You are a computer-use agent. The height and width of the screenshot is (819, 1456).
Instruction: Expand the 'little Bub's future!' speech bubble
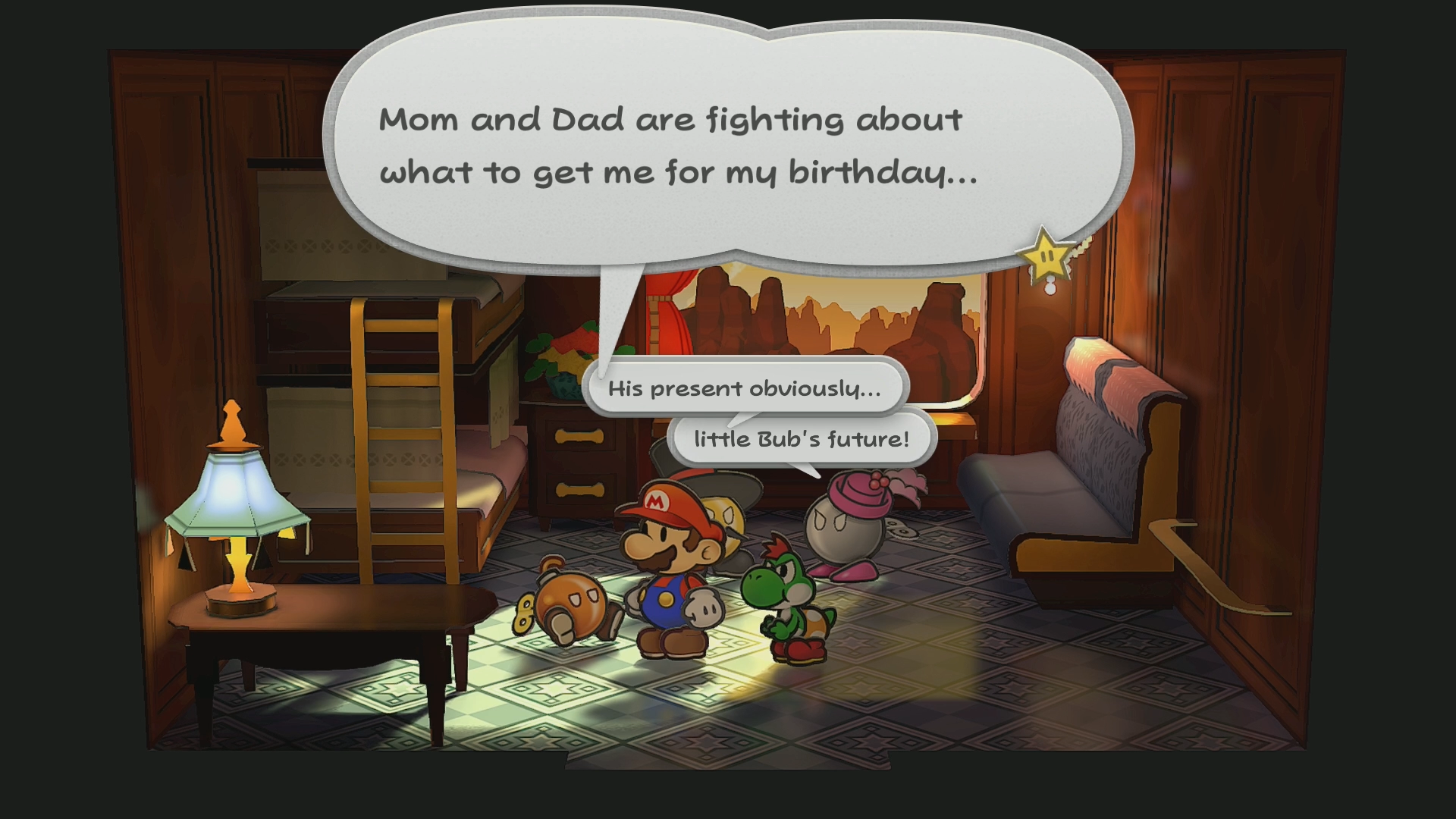(x=800, y=437)
